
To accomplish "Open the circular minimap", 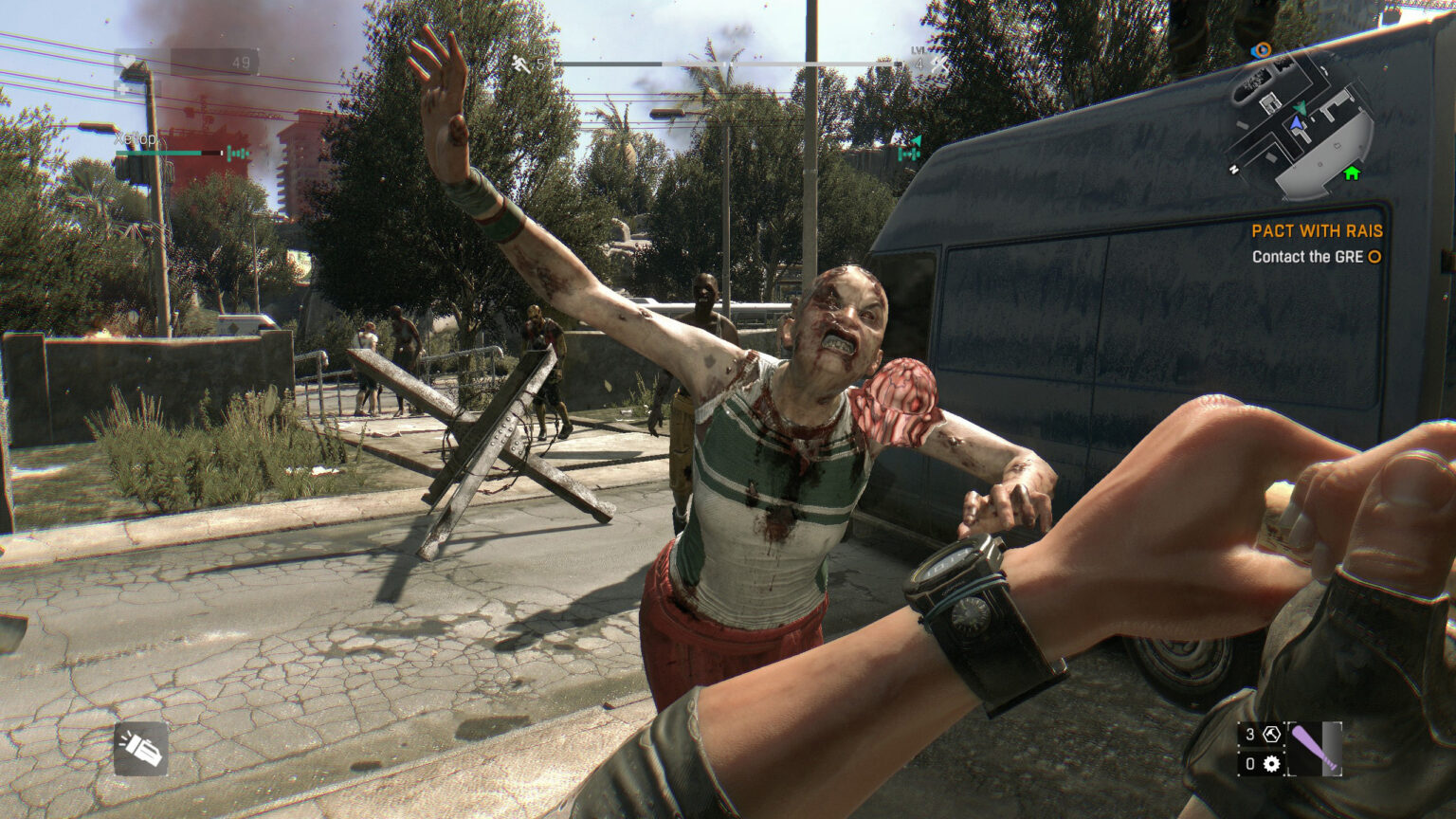I will 1302,126.
